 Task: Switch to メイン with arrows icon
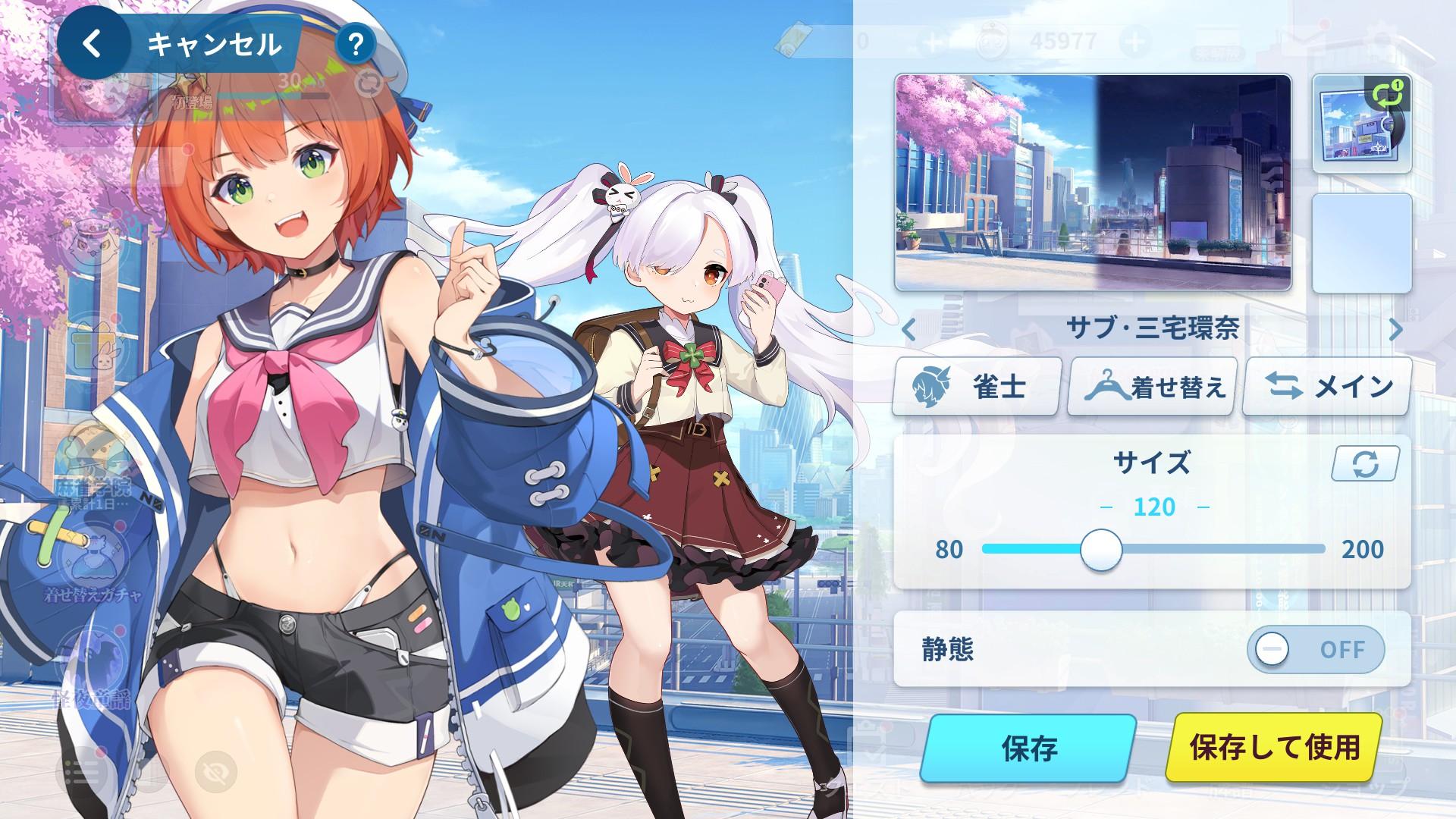1327,387
